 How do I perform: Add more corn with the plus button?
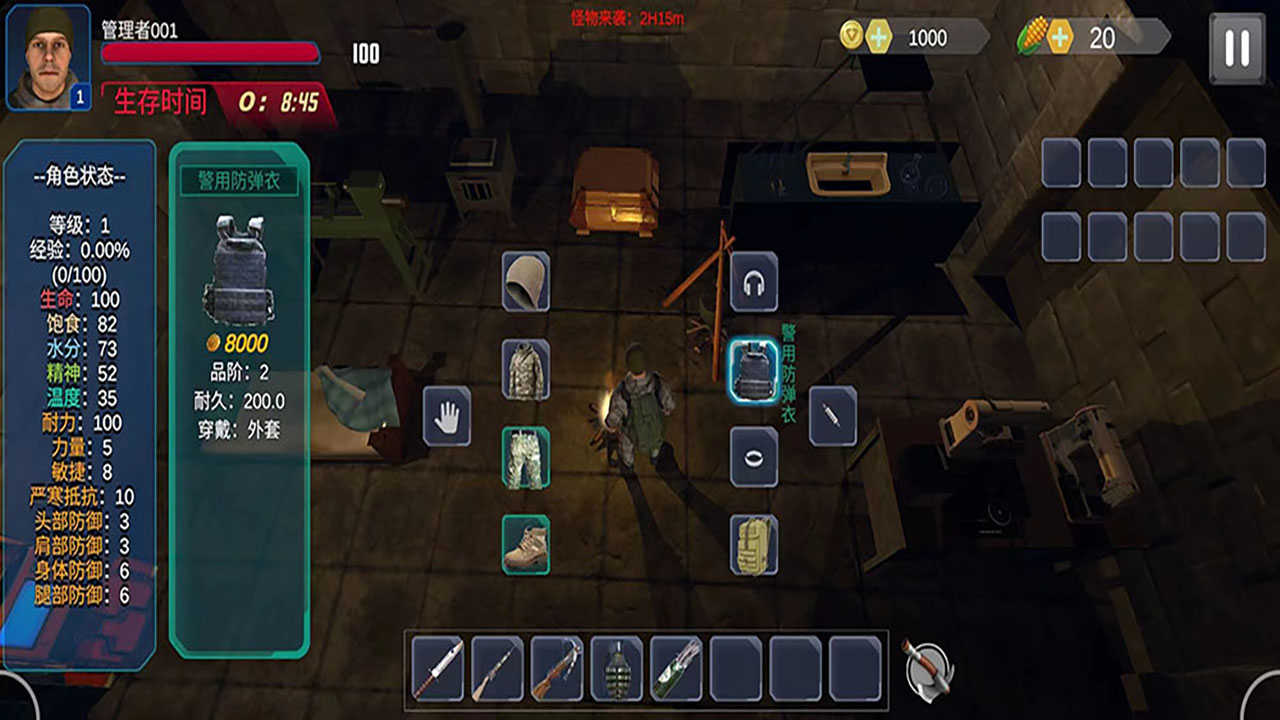(1059, 37)
